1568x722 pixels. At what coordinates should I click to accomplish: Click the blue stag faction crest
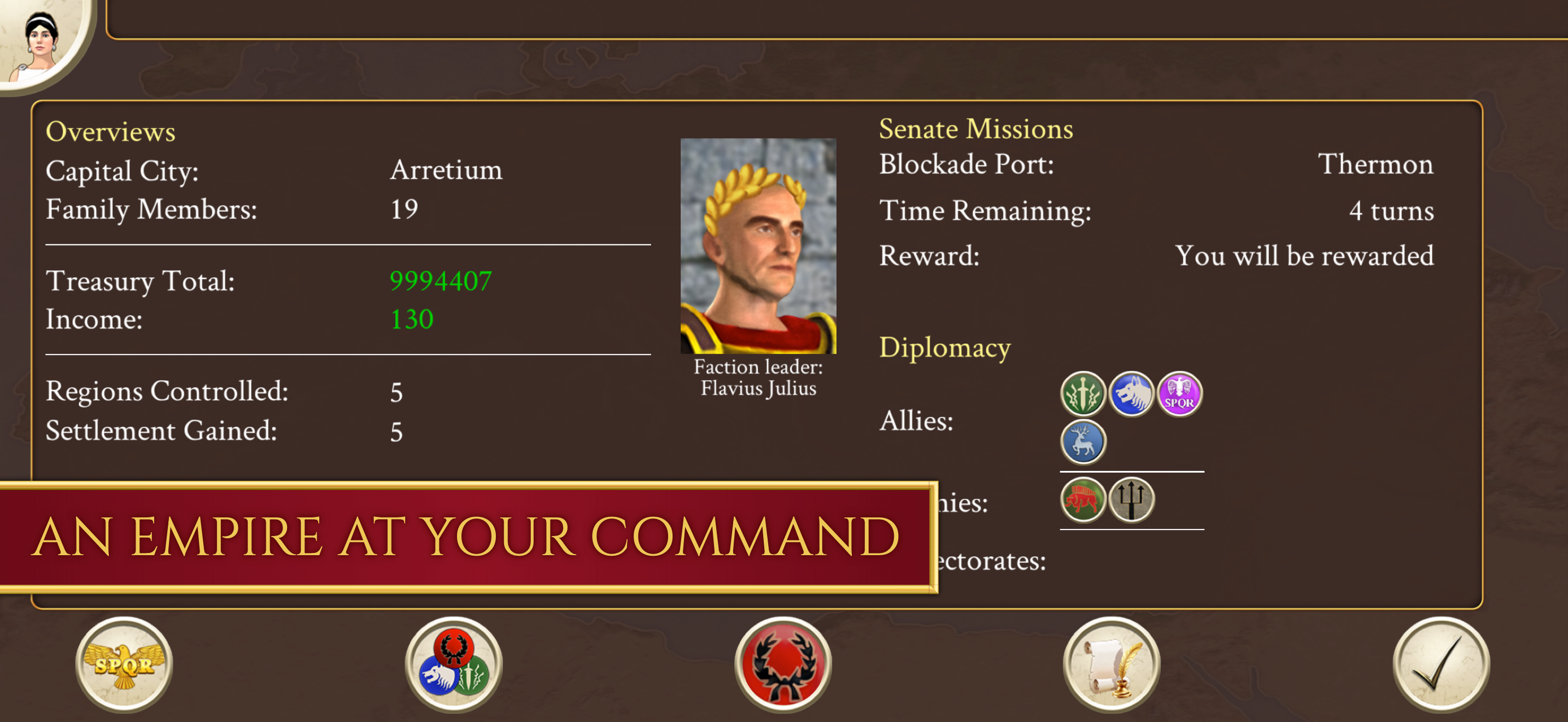pos(1084,441)
